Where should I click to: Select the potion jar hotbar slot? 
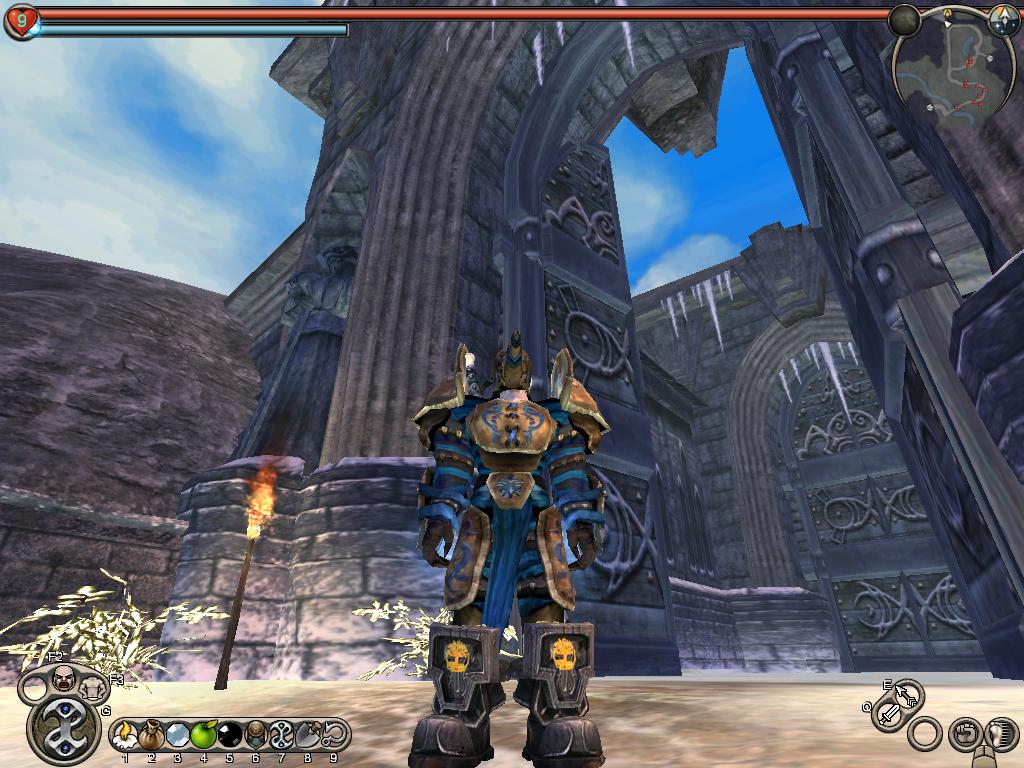(x=256, y=737)
